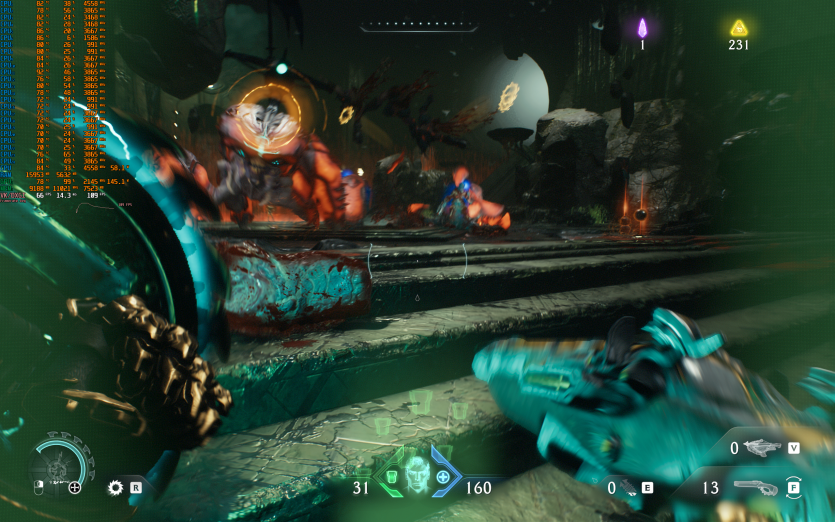The width and height of the screenshot is (835, 522).
Task: Click the performance stats overlay
Action: (x=55, y=100)
